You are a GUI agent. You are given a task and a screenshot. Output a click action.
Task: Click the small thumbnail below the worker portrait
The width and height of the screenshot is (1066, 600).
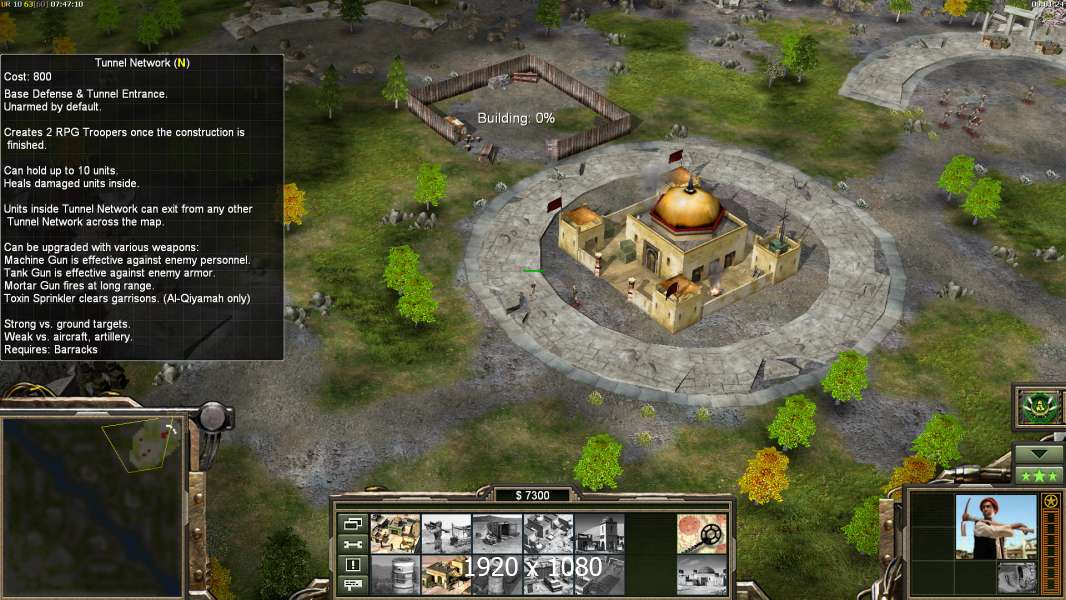coord(1017,577)
